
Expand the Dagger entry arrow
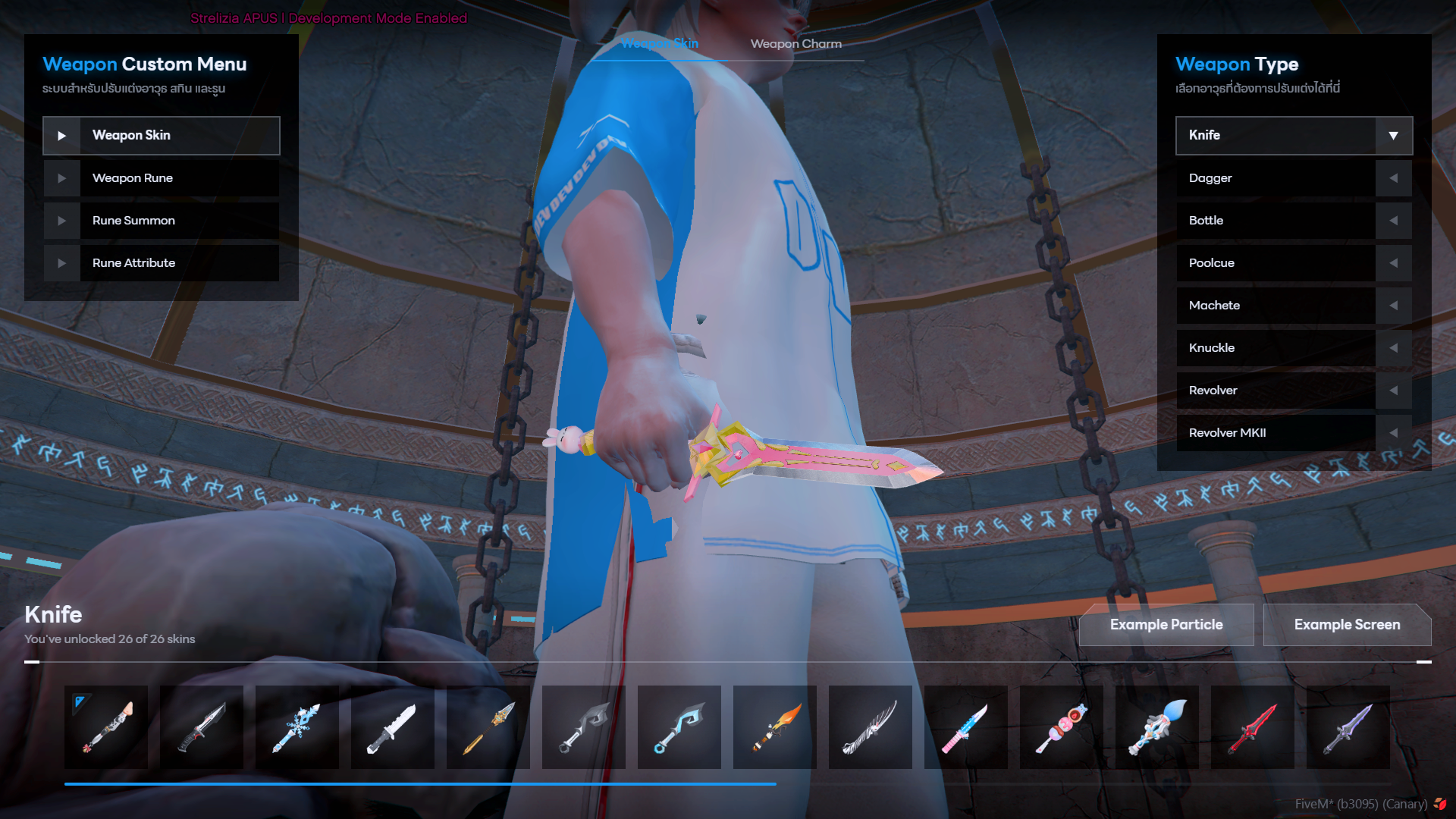(1394, 177)
